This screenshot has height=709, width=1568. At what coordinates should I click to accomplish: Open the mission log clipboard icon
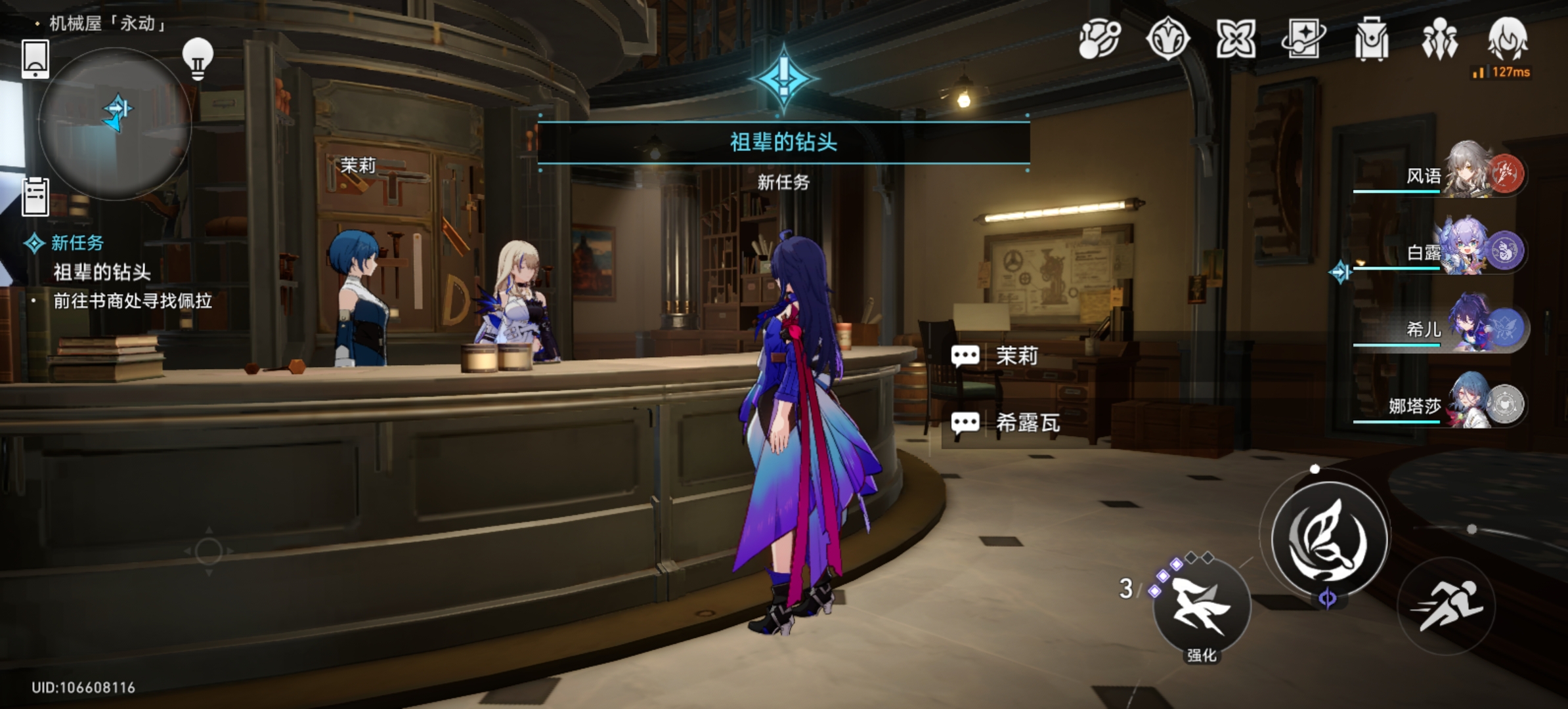coord(35,196)
